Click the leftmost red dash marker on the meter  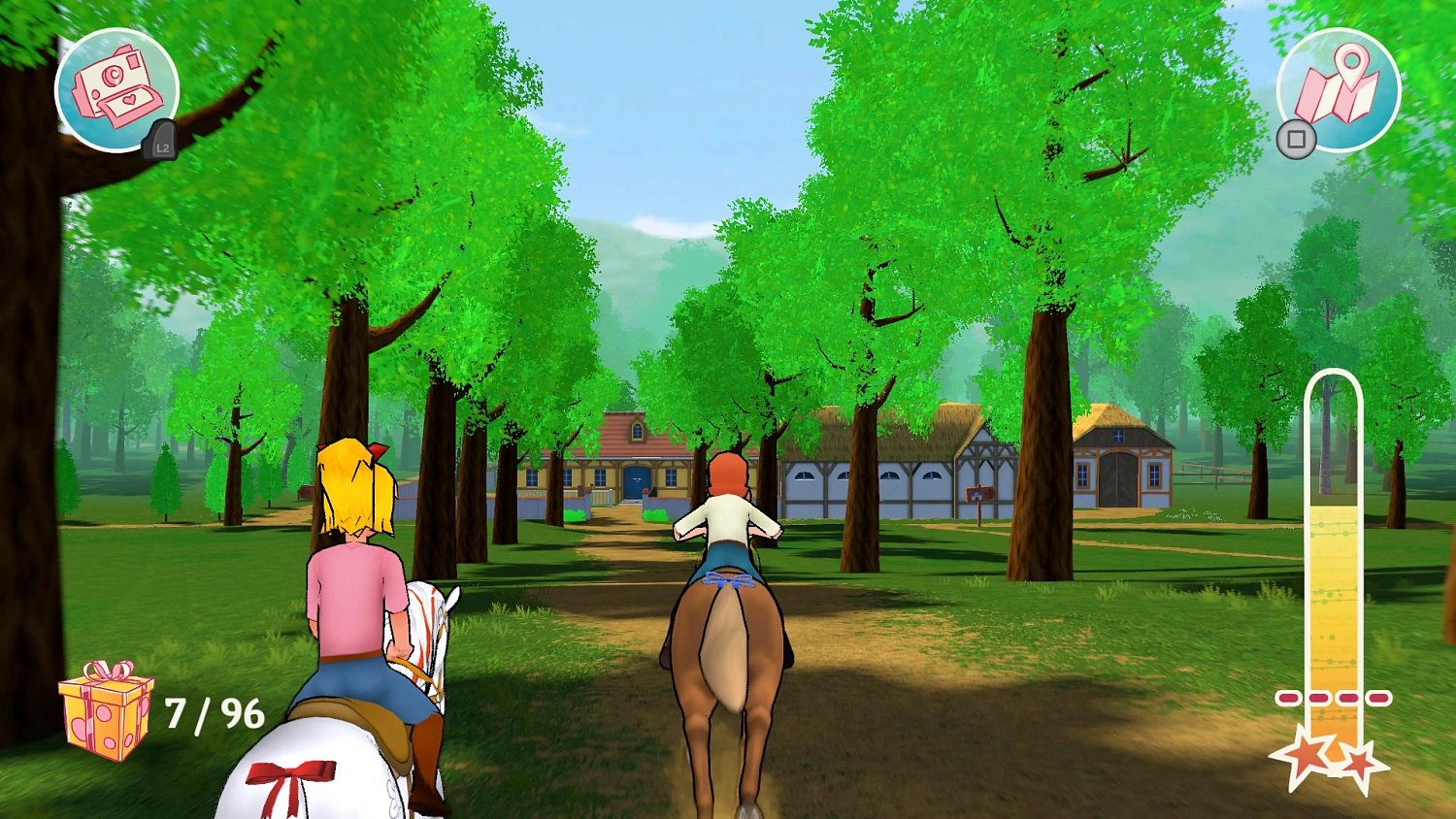1288,697
